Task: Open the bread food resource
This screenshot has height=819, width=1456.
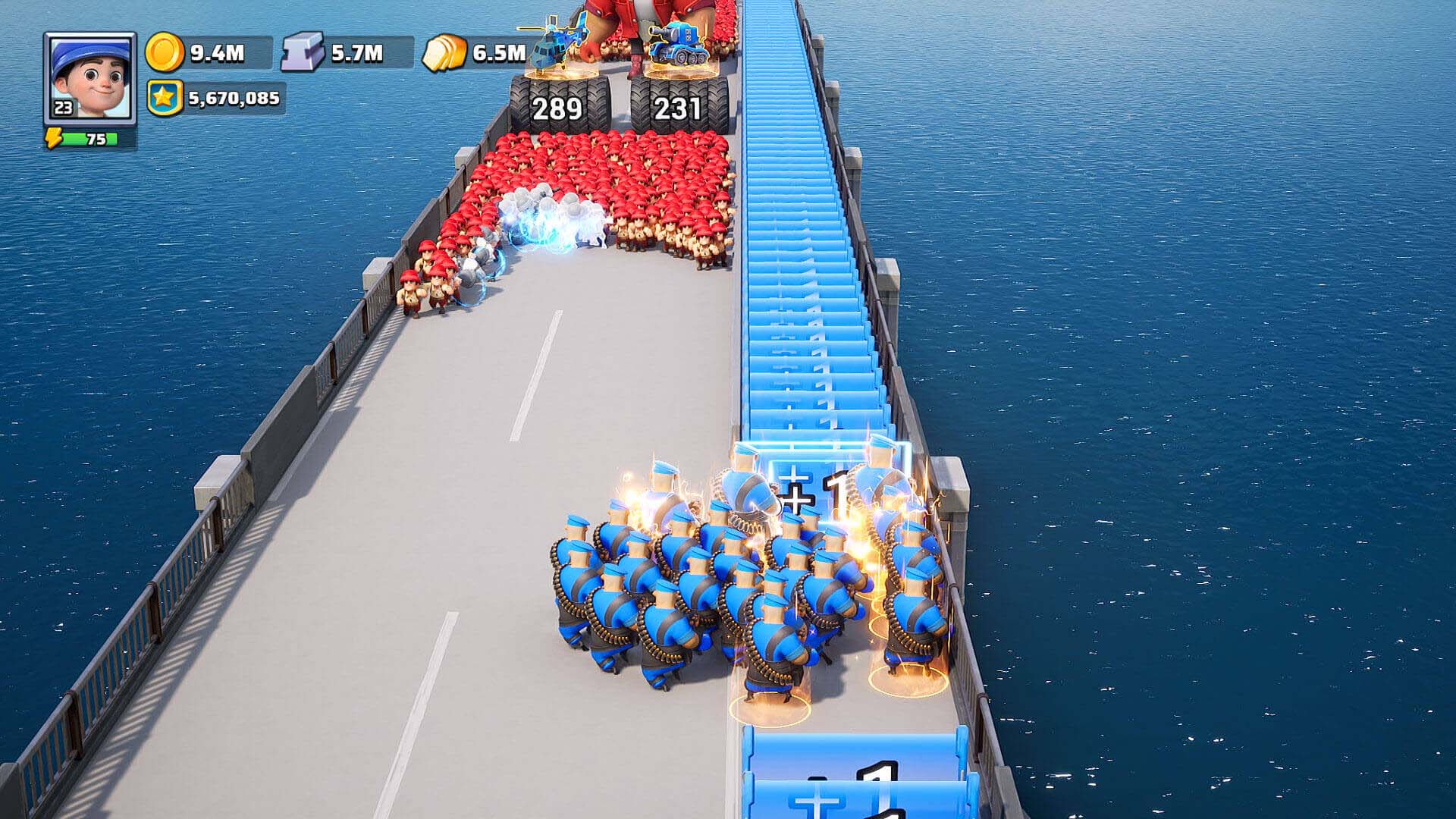Action: [x=444, y=53]
